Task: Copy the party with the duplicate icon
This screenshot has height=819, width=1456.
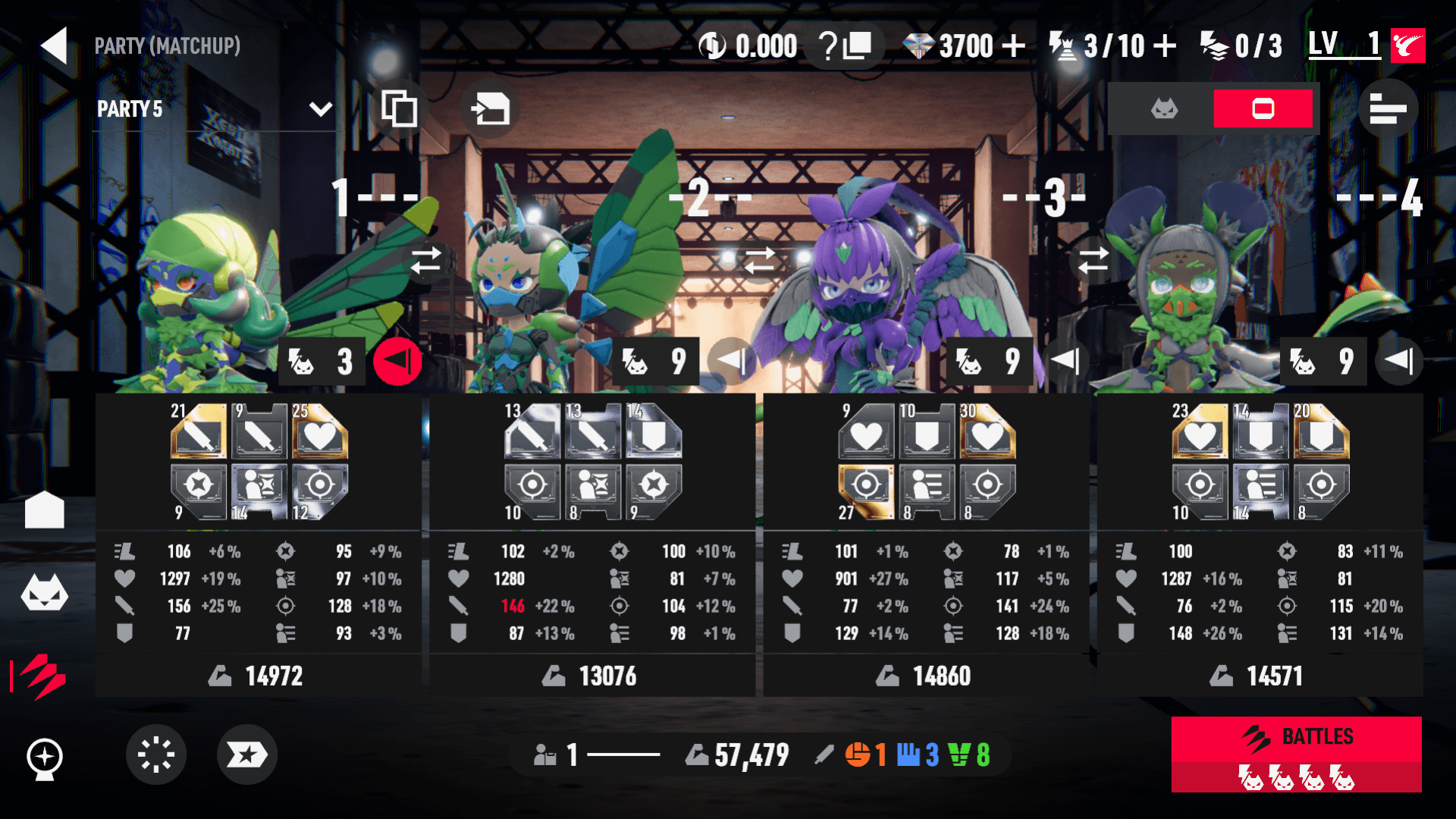Action: [399, 109]
